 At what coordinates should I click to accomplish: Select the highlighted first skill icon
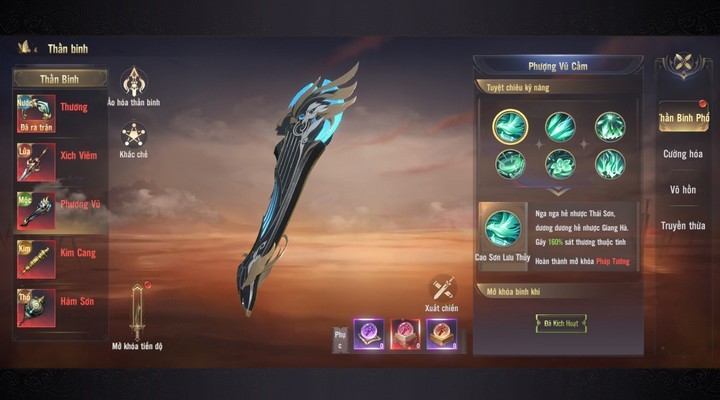tap(510, 127)
